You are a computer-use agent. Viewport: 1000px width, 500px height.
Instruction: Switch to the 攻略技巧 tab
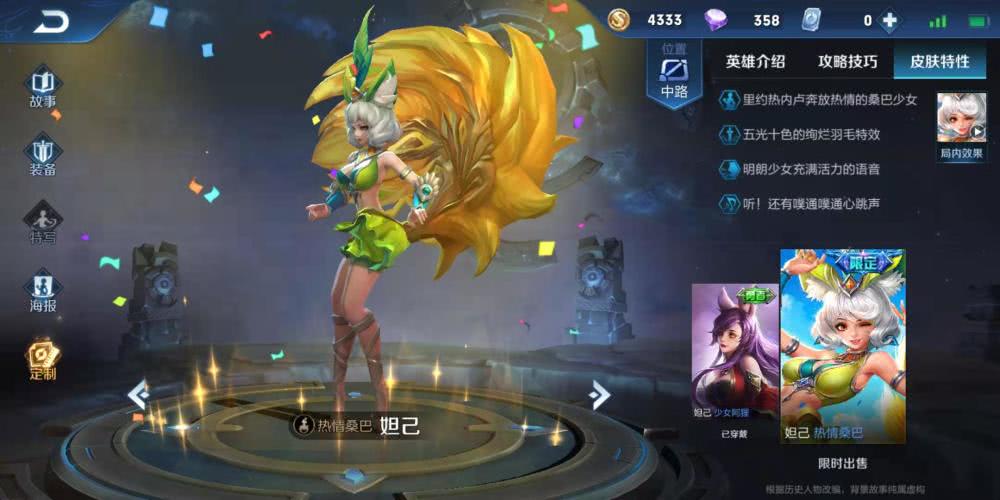848,61
